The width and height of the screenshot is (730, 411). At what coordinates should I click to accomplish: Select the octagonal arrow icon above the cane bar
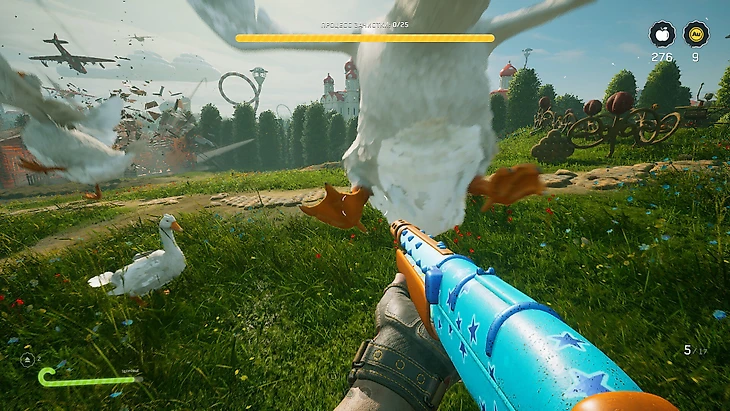(x=27, y=358)
